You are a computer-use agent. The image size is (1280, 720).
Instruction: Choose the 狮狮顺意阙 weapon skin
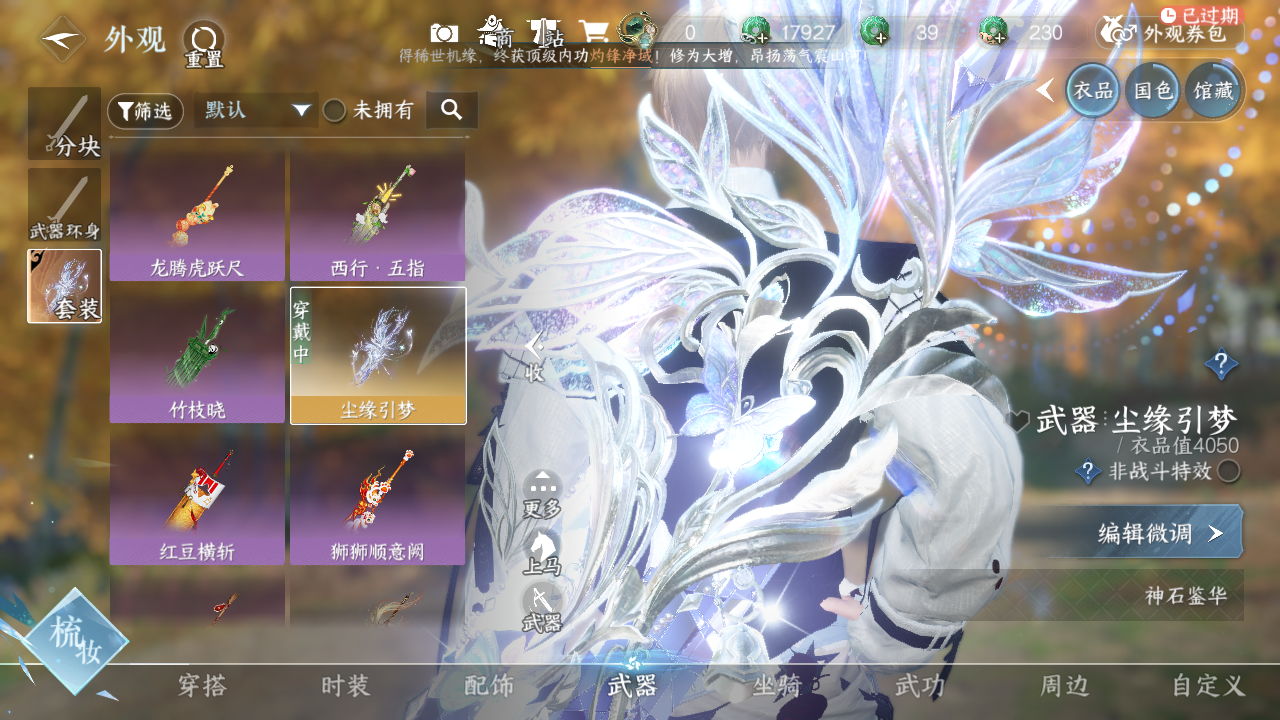pyautogui.click(x=377, y=499)
